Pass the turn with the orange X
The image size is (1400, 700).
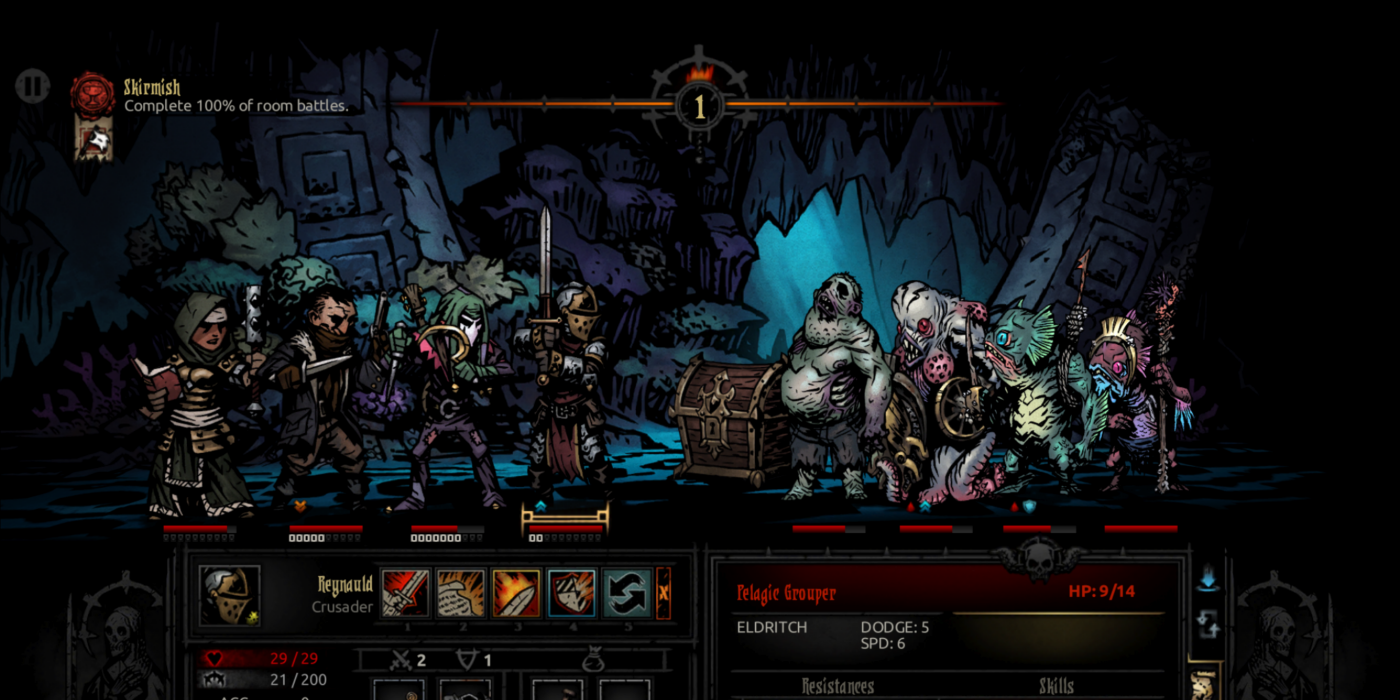pos(663,593)
